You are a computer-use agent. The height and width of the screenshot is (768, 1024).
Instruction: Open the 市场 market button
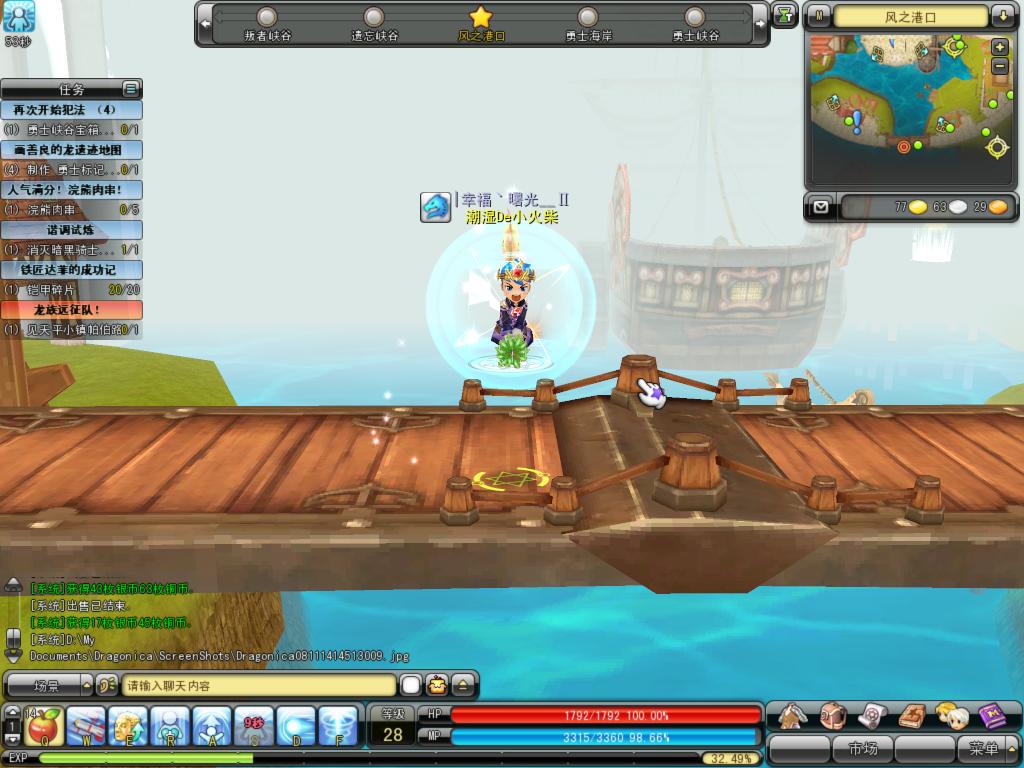tap(862, 748)
